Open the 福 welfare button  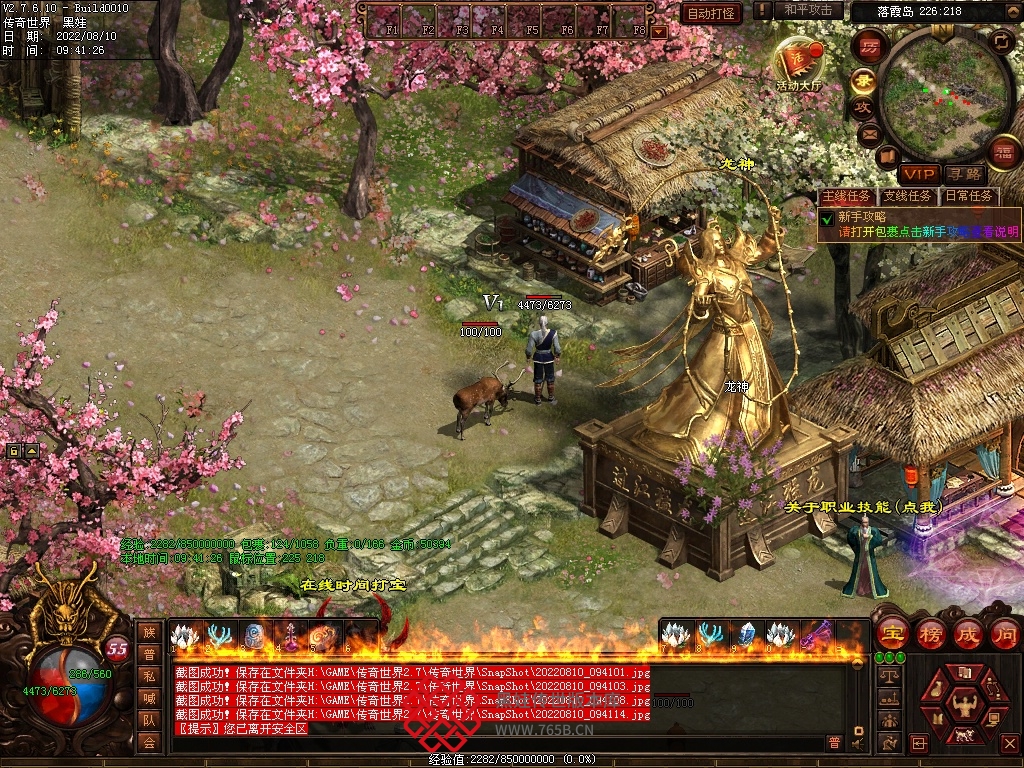(x=1003, y=153)
